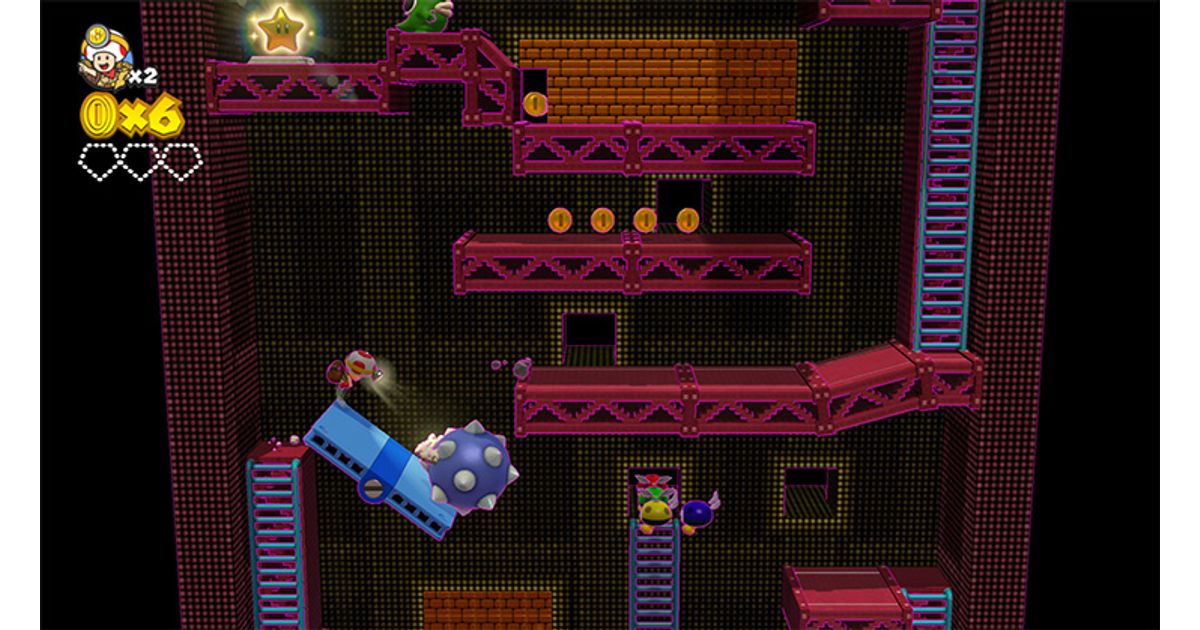Click the Captain Toad lives icon
Screen dimensions: 1200x630
click(x=105, y=57)
